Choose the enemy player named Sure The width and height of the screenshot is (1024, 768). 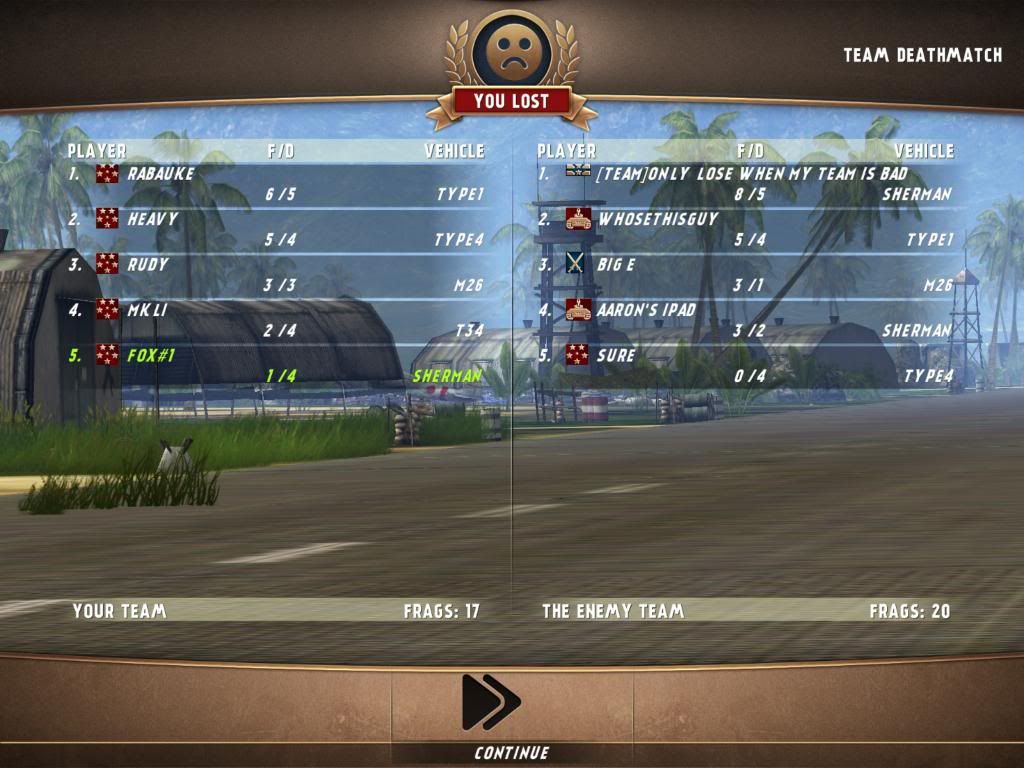tap(744, 365)
